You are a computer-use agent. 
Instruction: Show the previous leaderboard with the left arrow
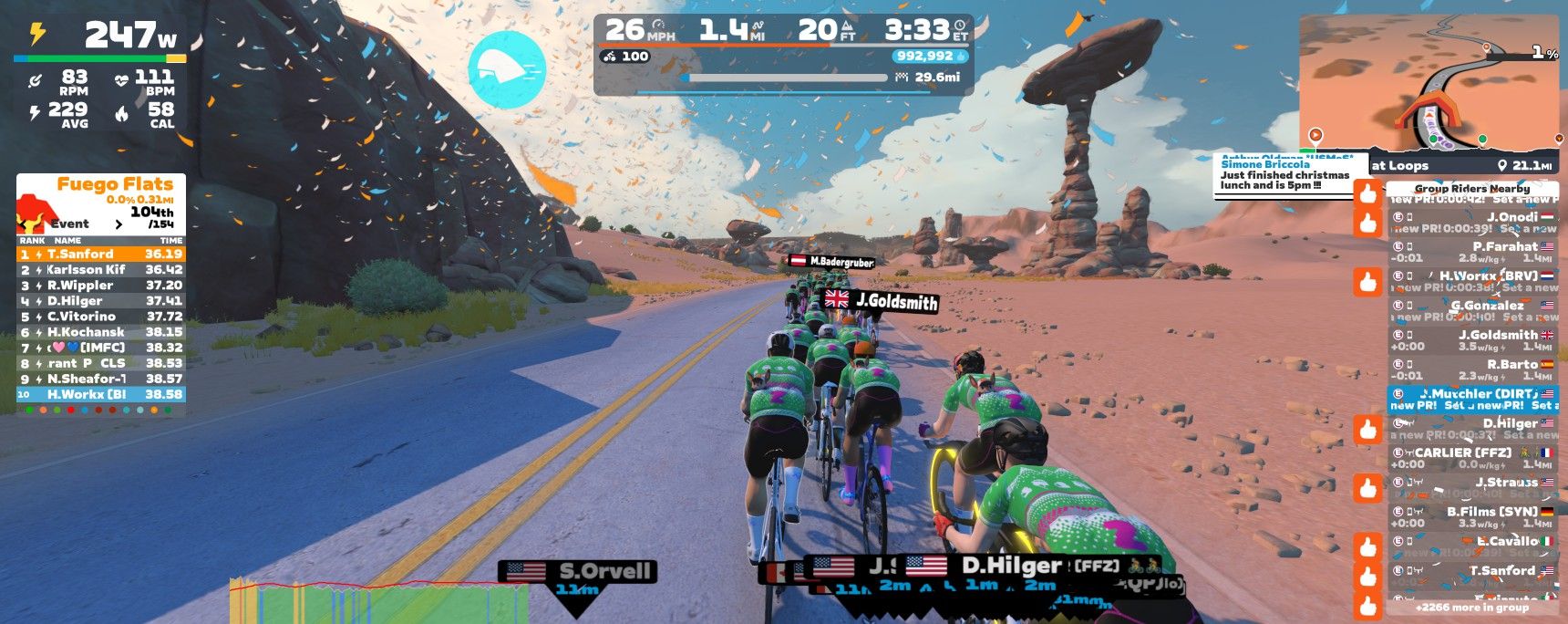point(23,224)
